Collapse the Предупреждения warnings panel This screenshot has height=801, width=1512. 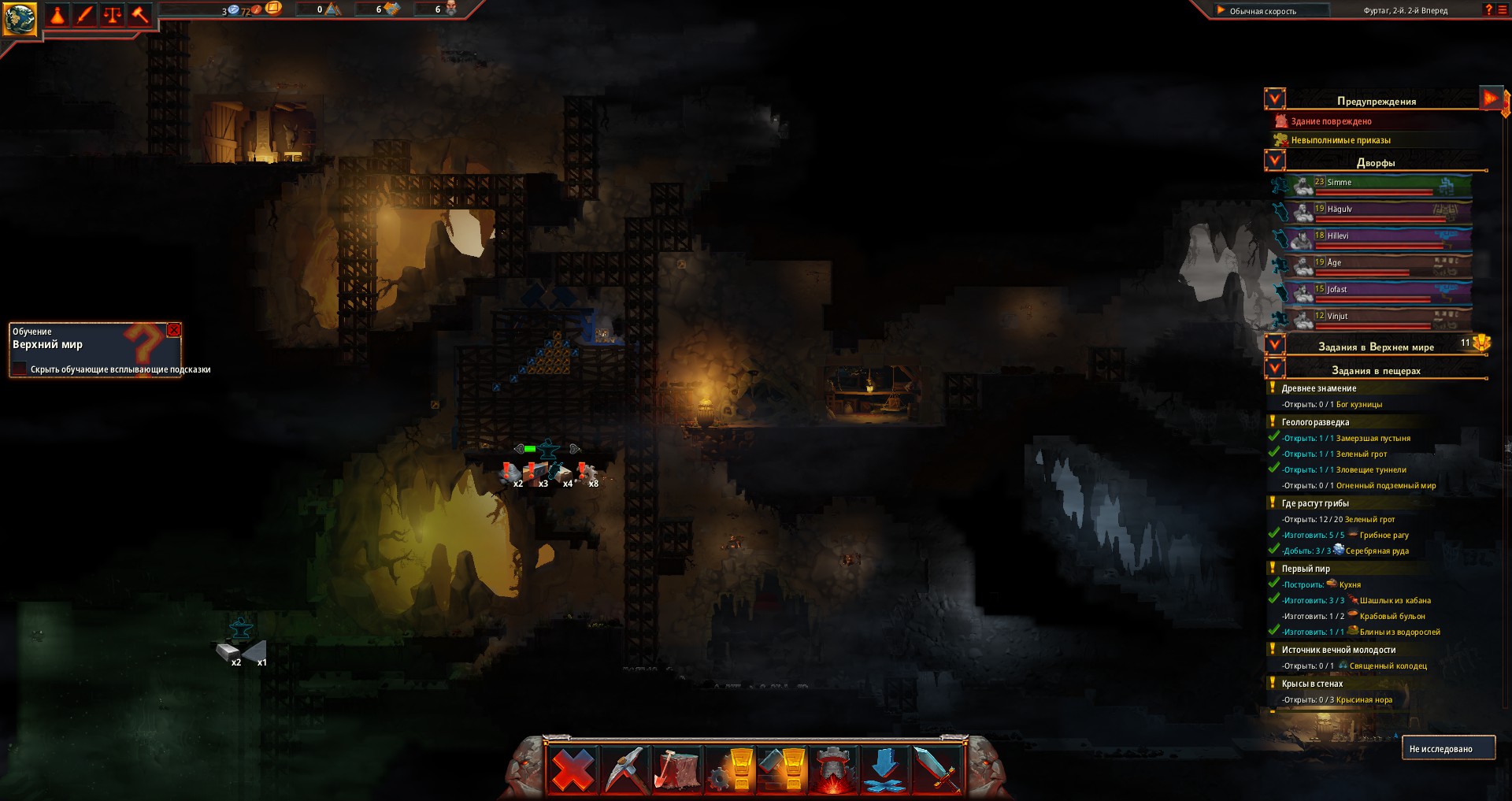(1273, 98)
